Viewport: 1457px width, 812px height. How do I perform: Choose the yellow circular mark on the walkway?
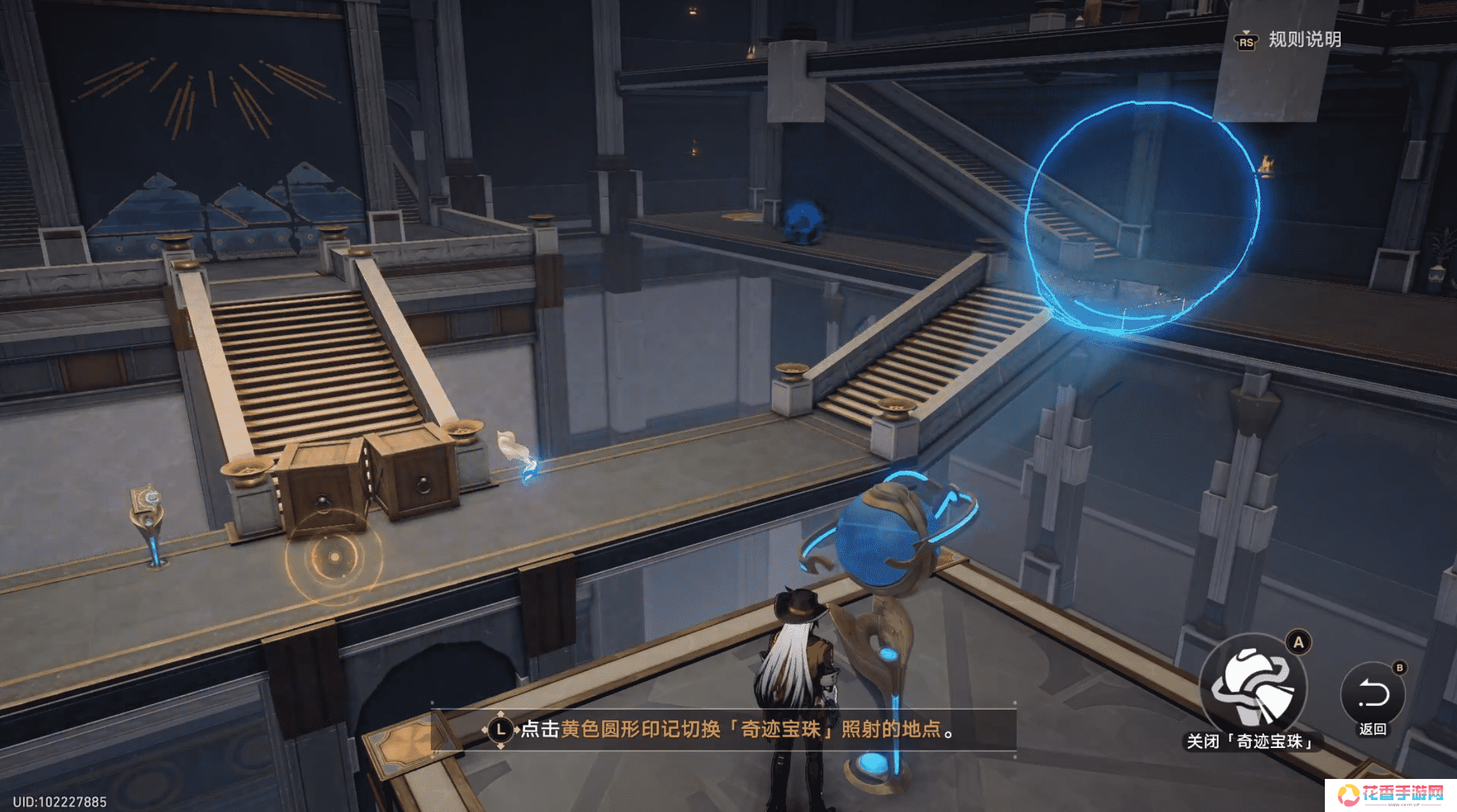pyautogui.click(x=335, y=558)
